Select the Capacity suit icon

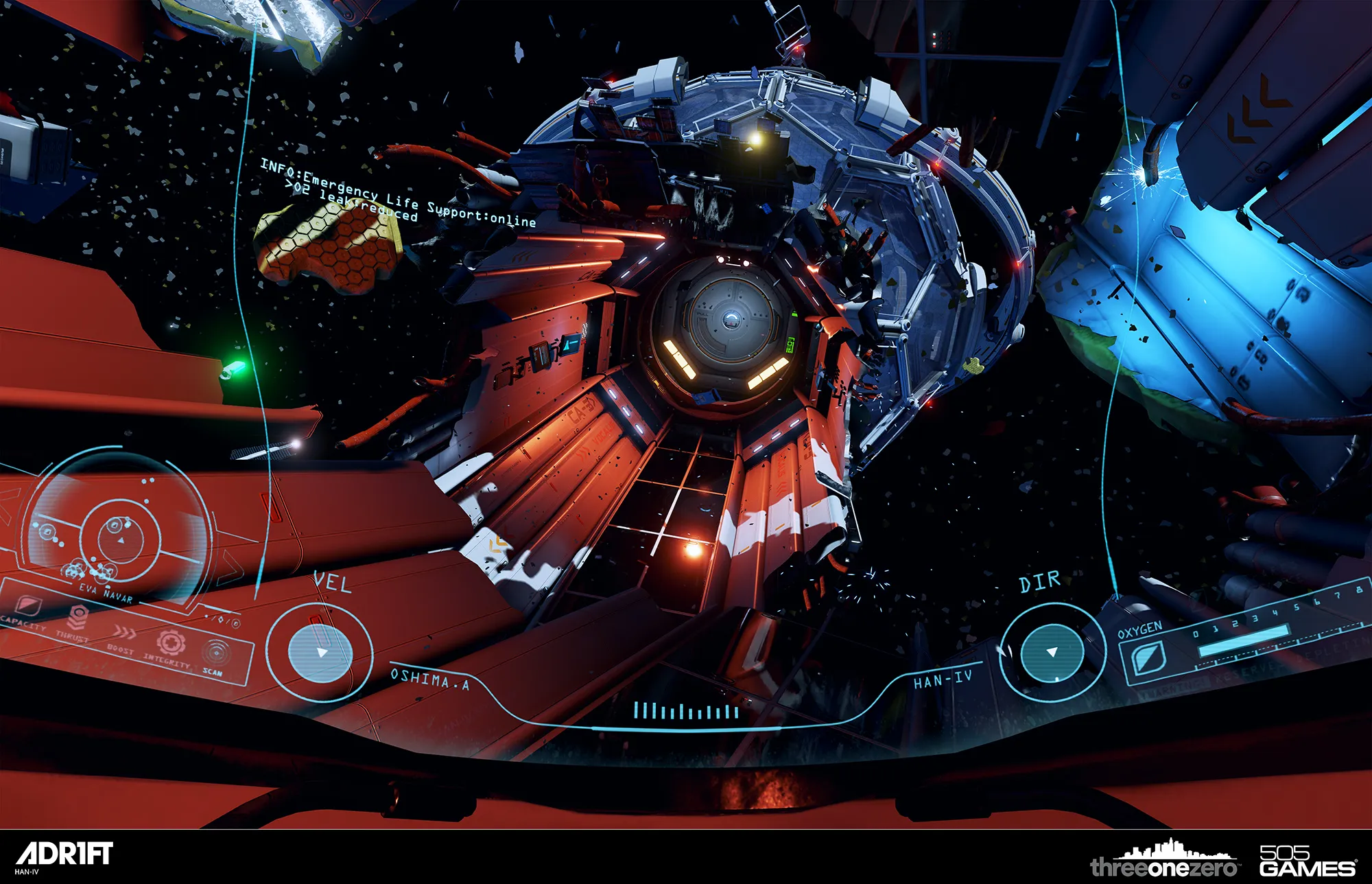pos(27,605)
